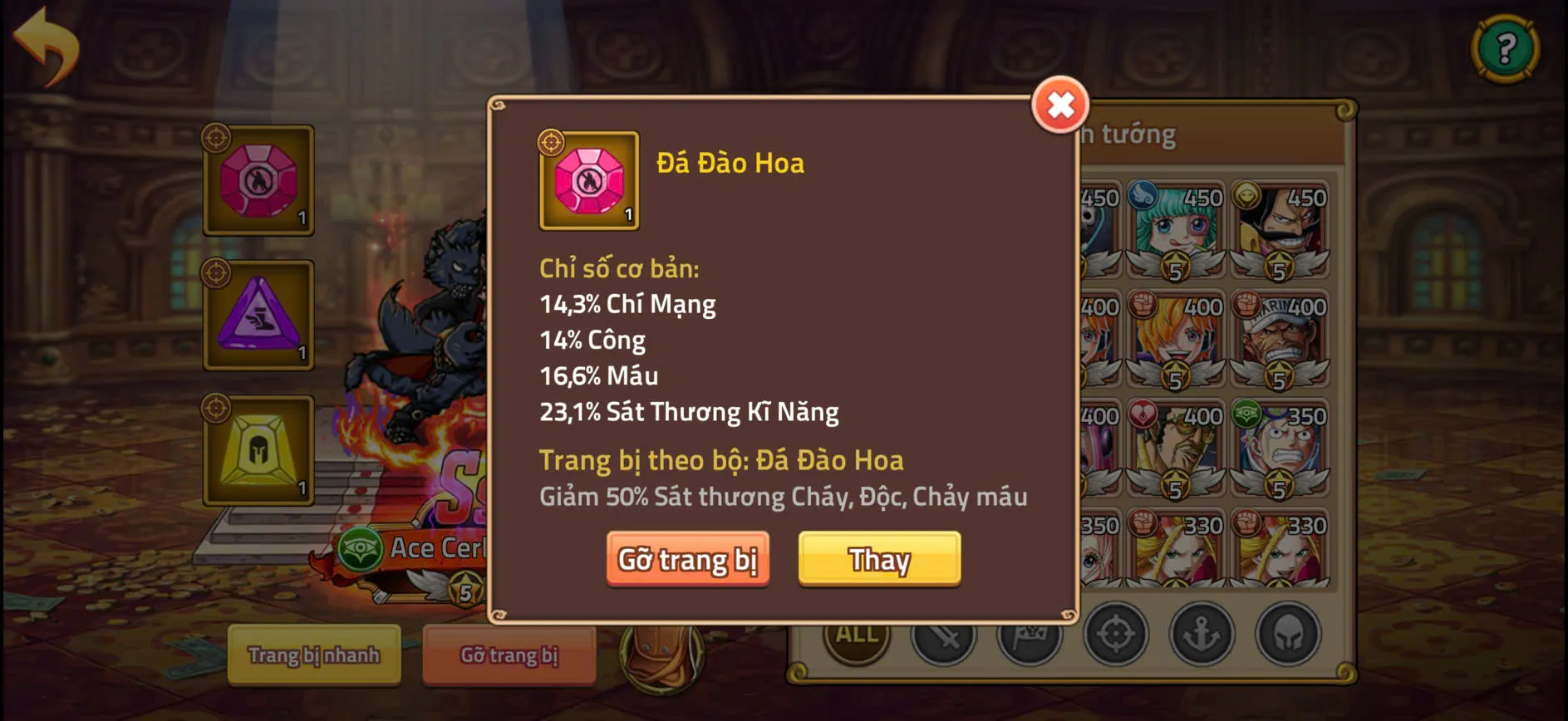Close the Đá Đào Hoa info popup
1568x721 pixels.
coord(1059,105)
